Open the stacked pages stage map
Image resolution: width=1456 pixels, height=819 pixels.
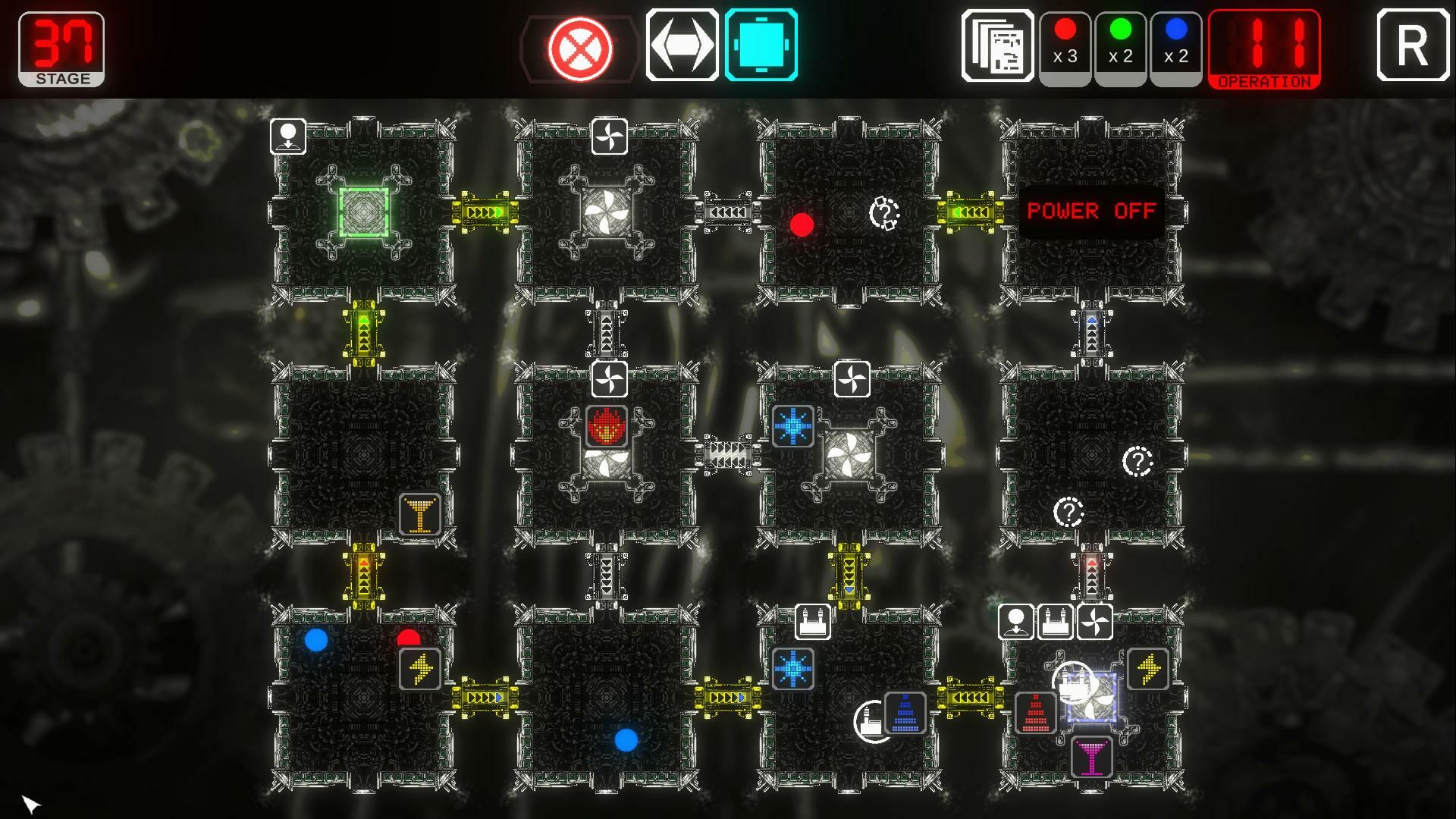point(997,46)
